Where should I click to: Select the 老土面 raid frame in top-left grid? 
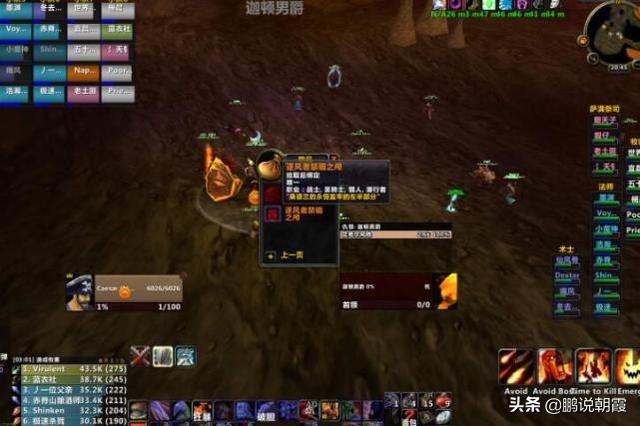coord(84,91)
